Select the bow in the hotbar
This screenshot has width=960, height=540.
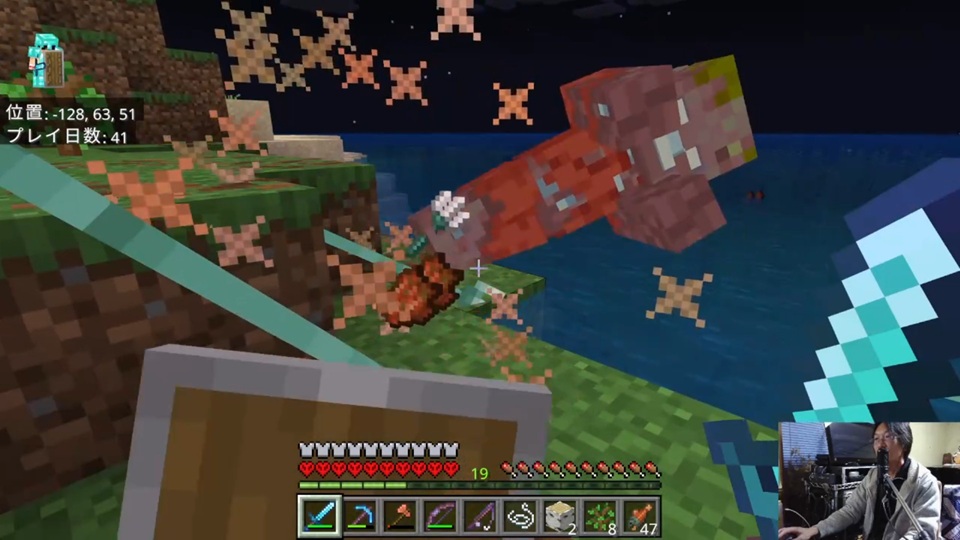(x=439, y=516)
